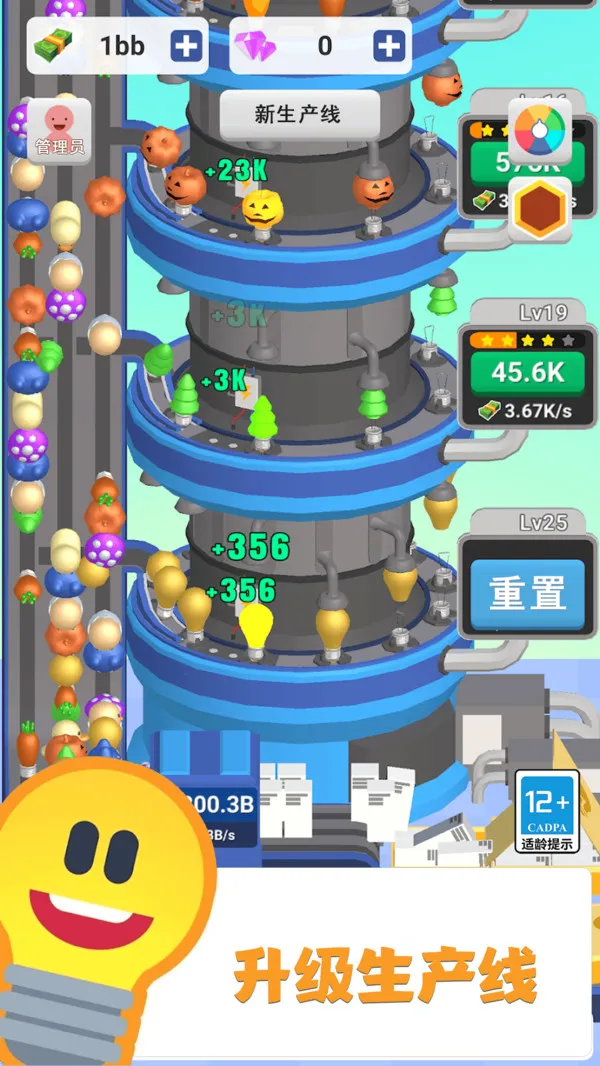Viewport: 600px width, 1066px height.
Task: Click the 重置 reset button
Action: tap(528, 593)
